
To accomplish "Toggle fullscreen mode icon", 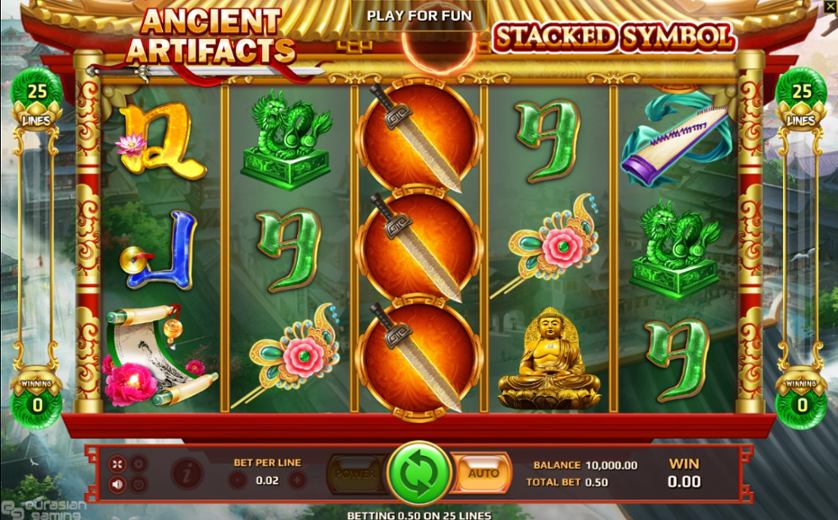I will pos(119,464).
